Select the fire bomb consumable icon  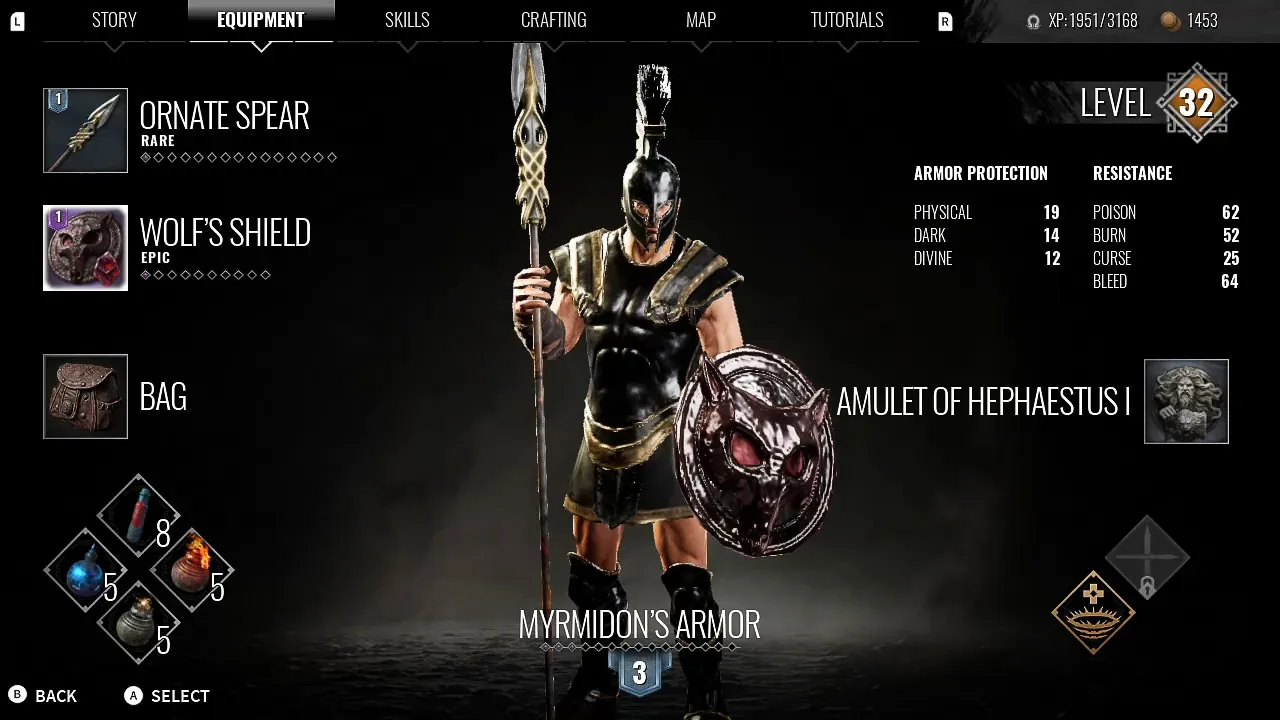[193, 570]
